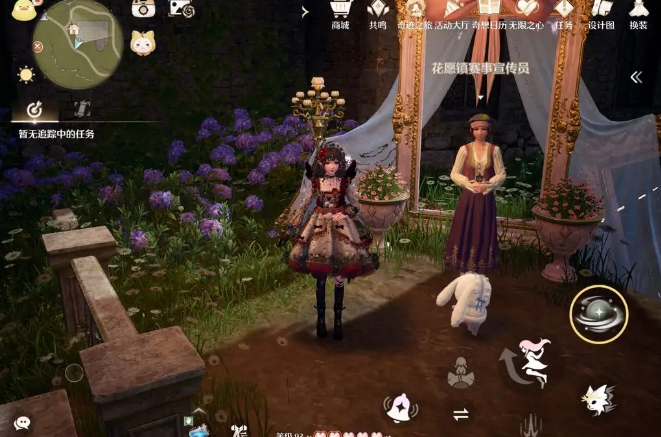Screen dimensions: 661x437
Task: Open the chat bubble icon
Action: [x=22, y=423]
